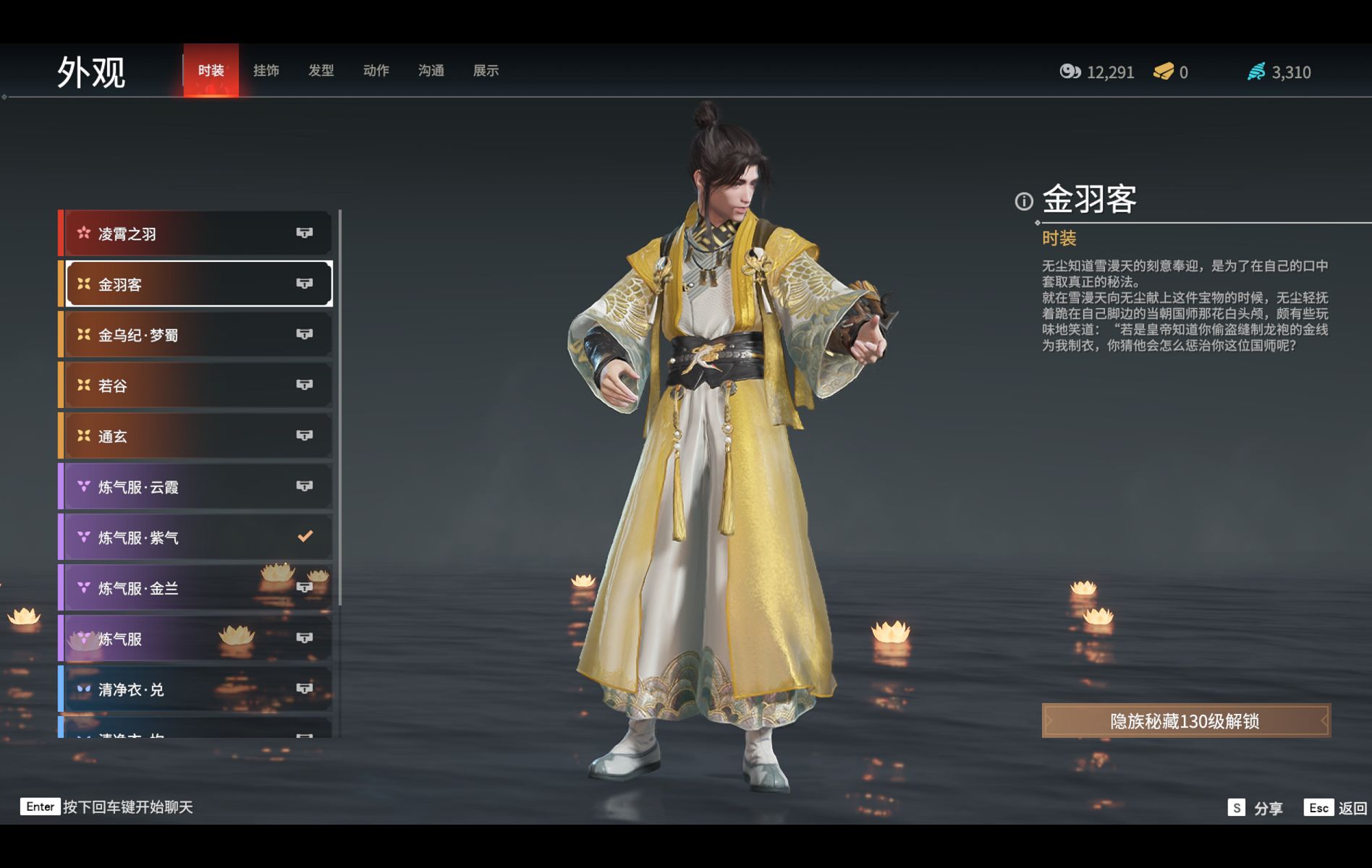Open the info icon beside 金羽客 title
Screen dimensions: 1372x868
pos(1024,202)
